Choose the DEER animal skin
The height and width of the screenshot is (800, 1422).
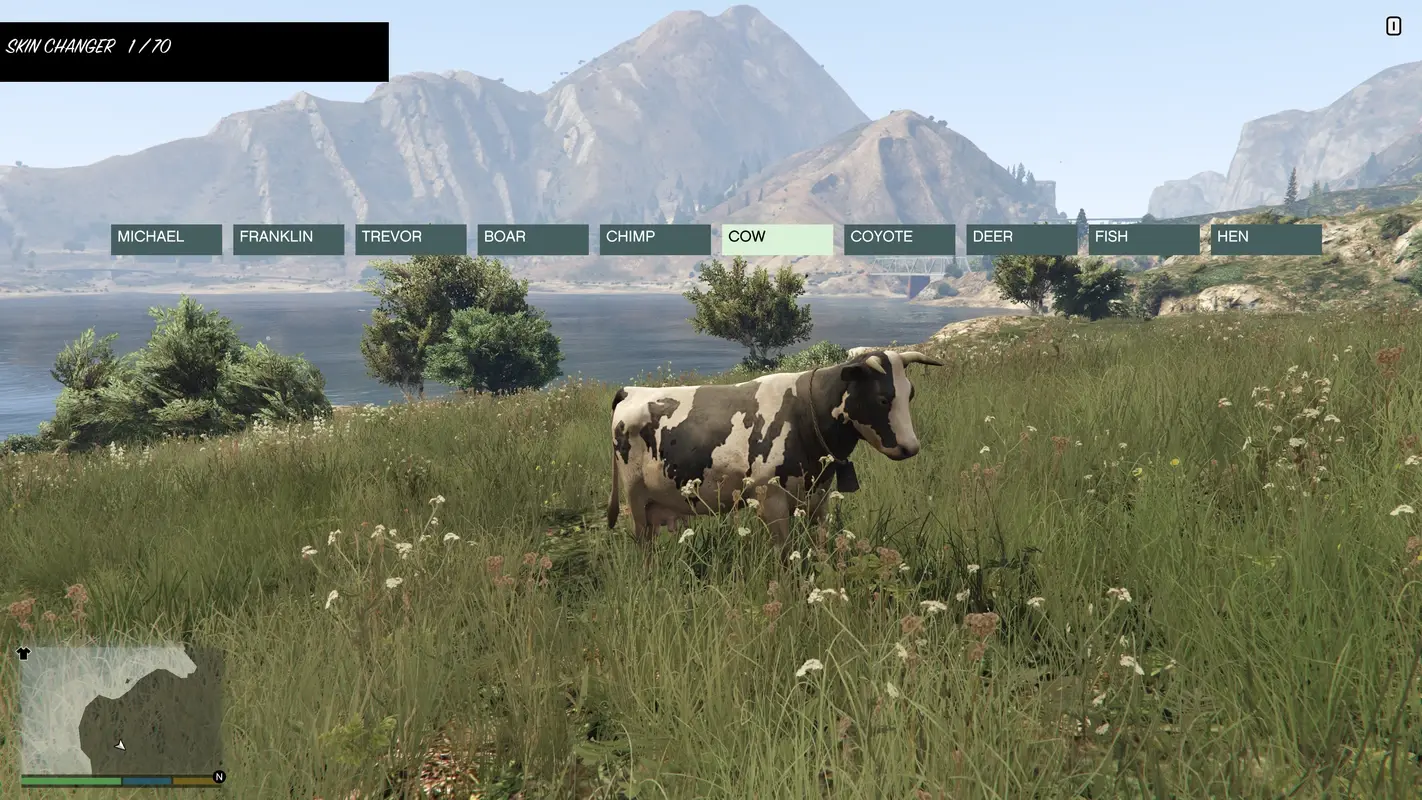point(1021,237)
